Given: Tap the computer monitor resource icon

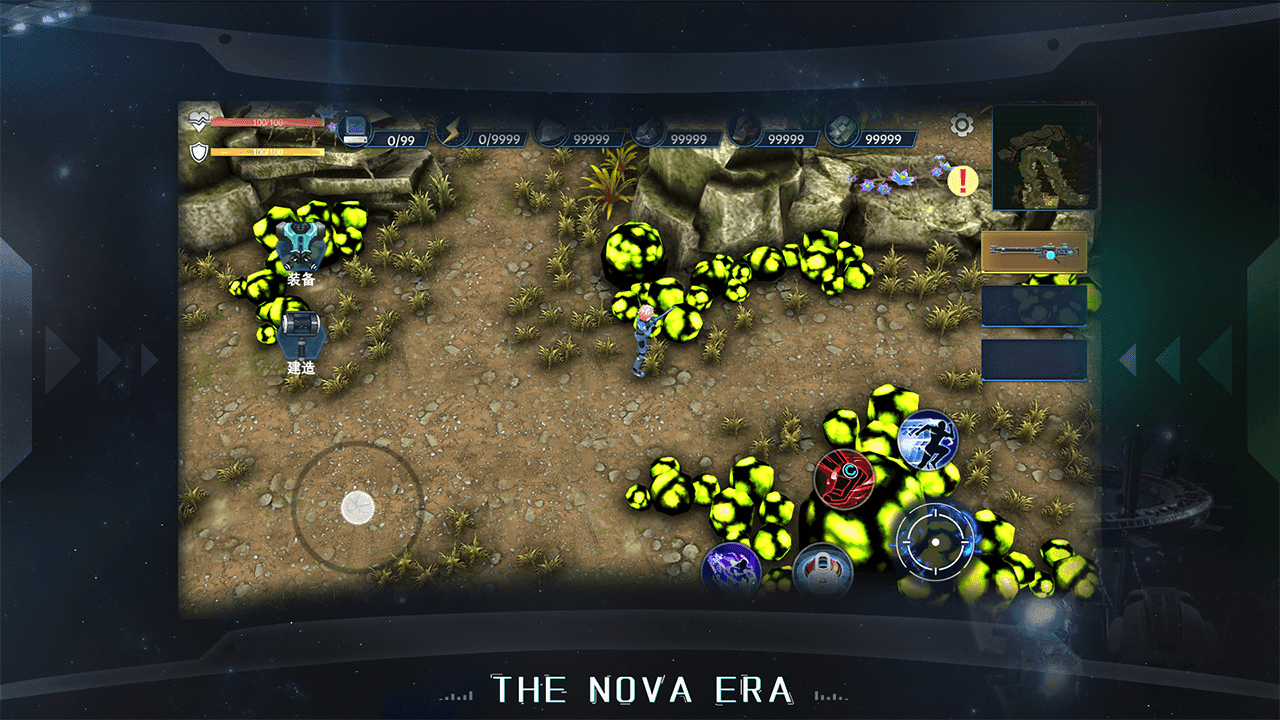Looking at the screenshot, I should point(355,130).
